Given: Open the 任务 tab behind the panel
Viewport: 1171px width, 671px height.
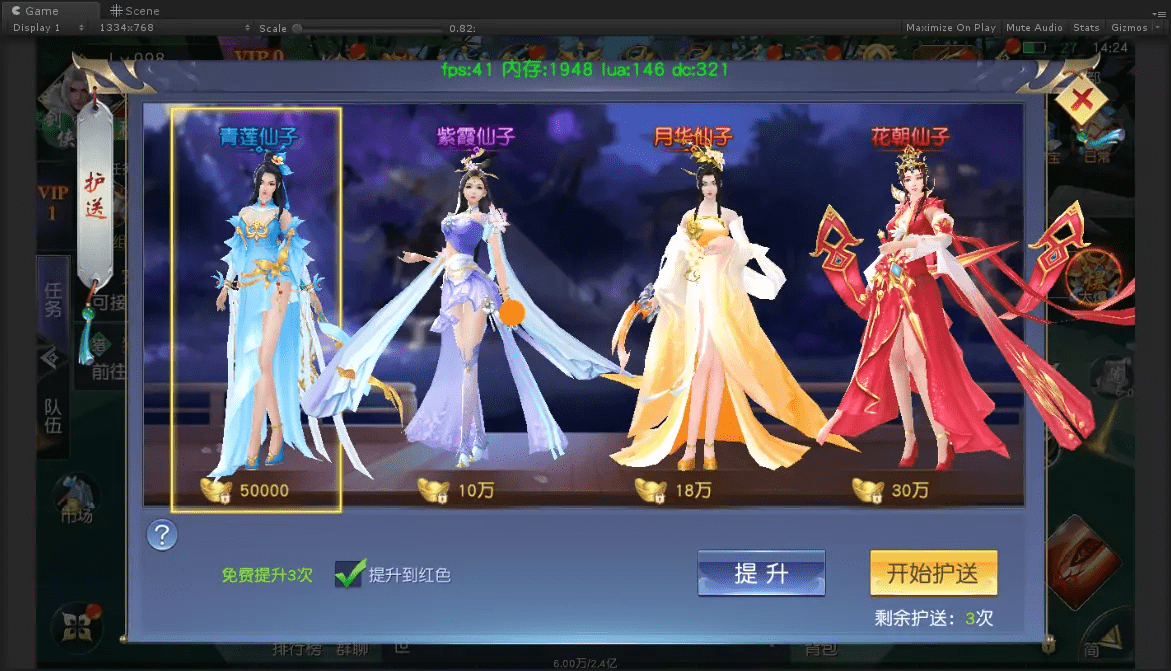Looking at the screenshot, I should (53, 298).
